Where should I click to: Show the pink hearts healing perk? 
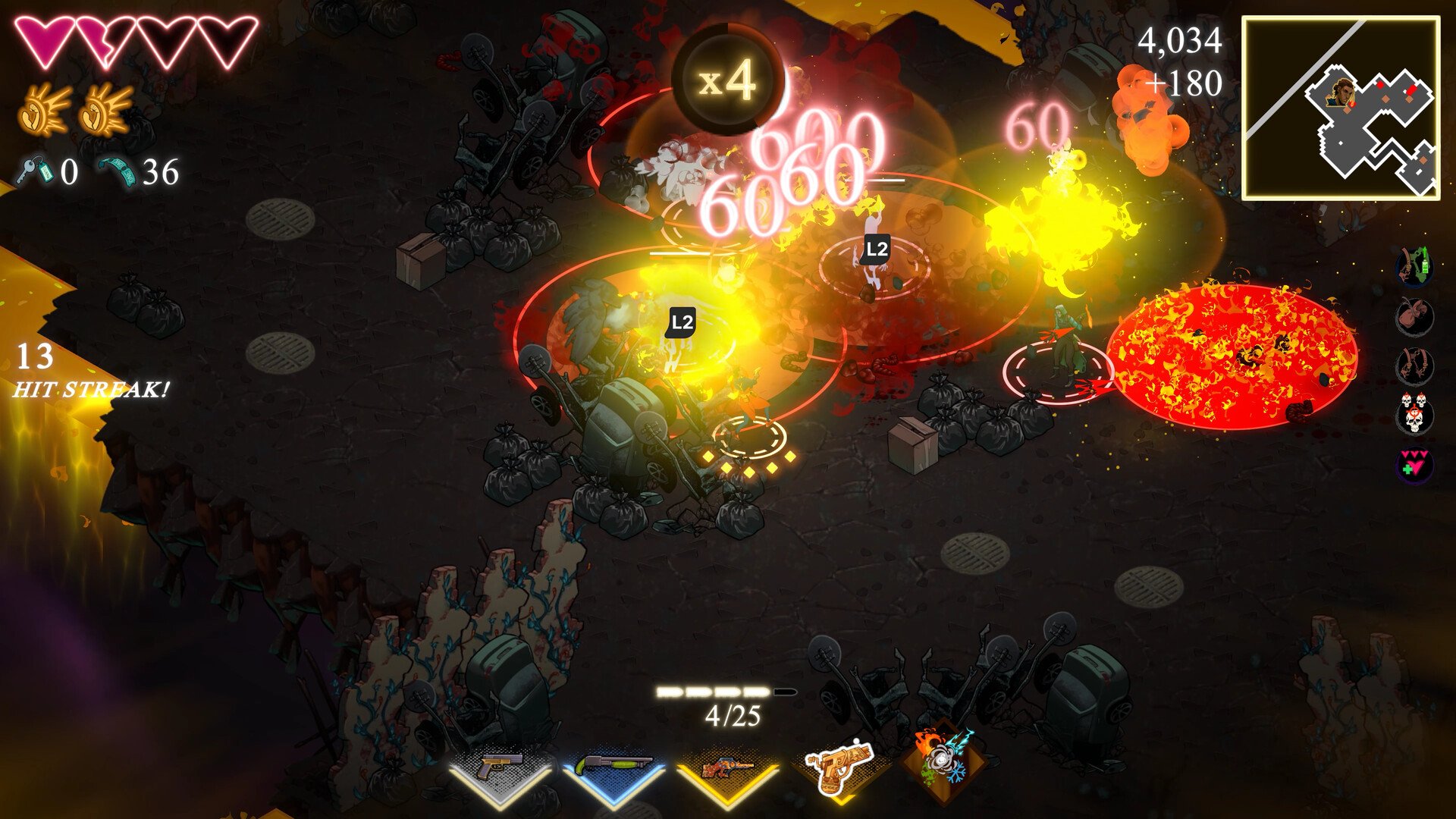(1414, 464)
